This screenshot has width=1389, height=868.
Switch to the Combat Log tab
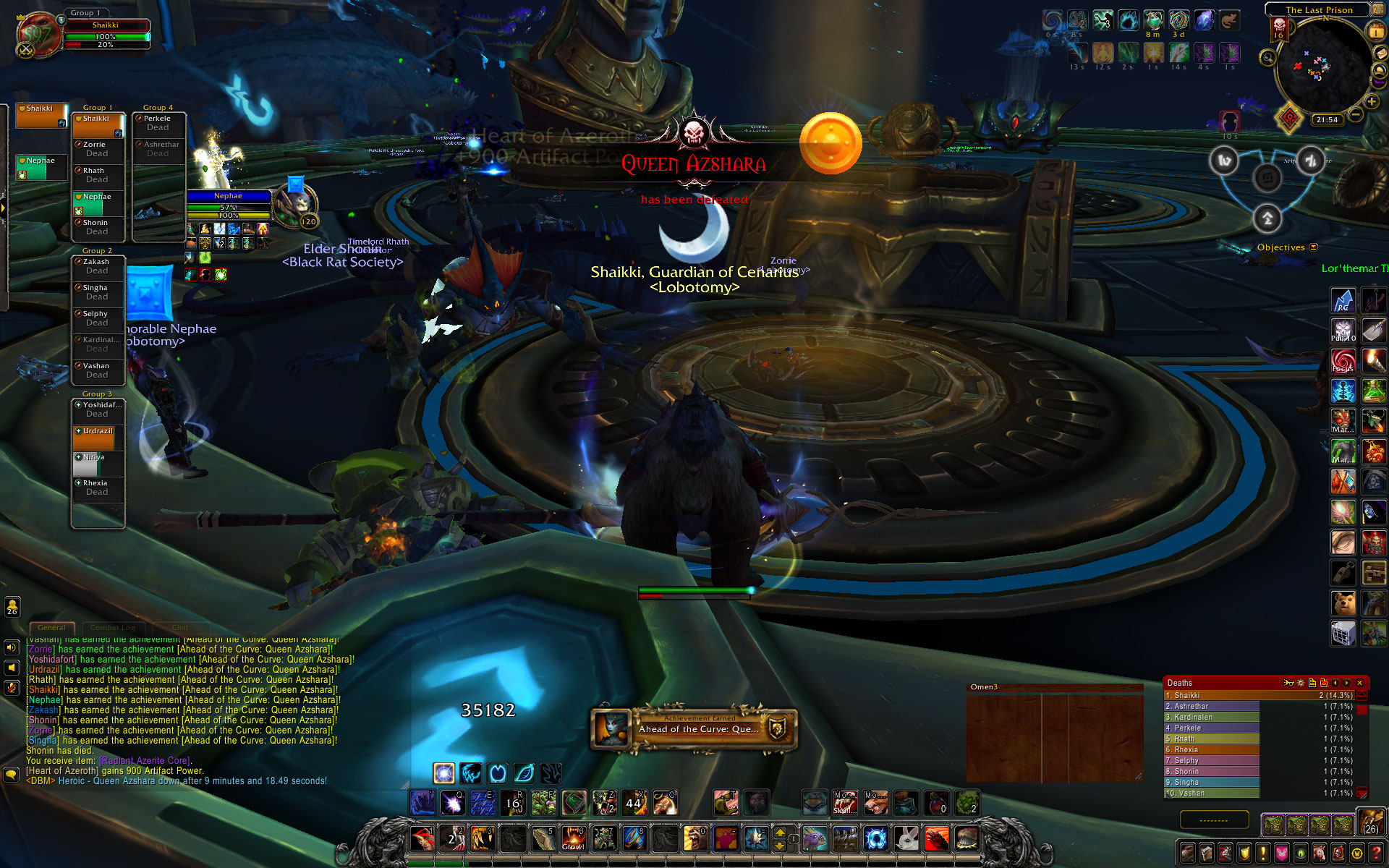tap(113, 628)
